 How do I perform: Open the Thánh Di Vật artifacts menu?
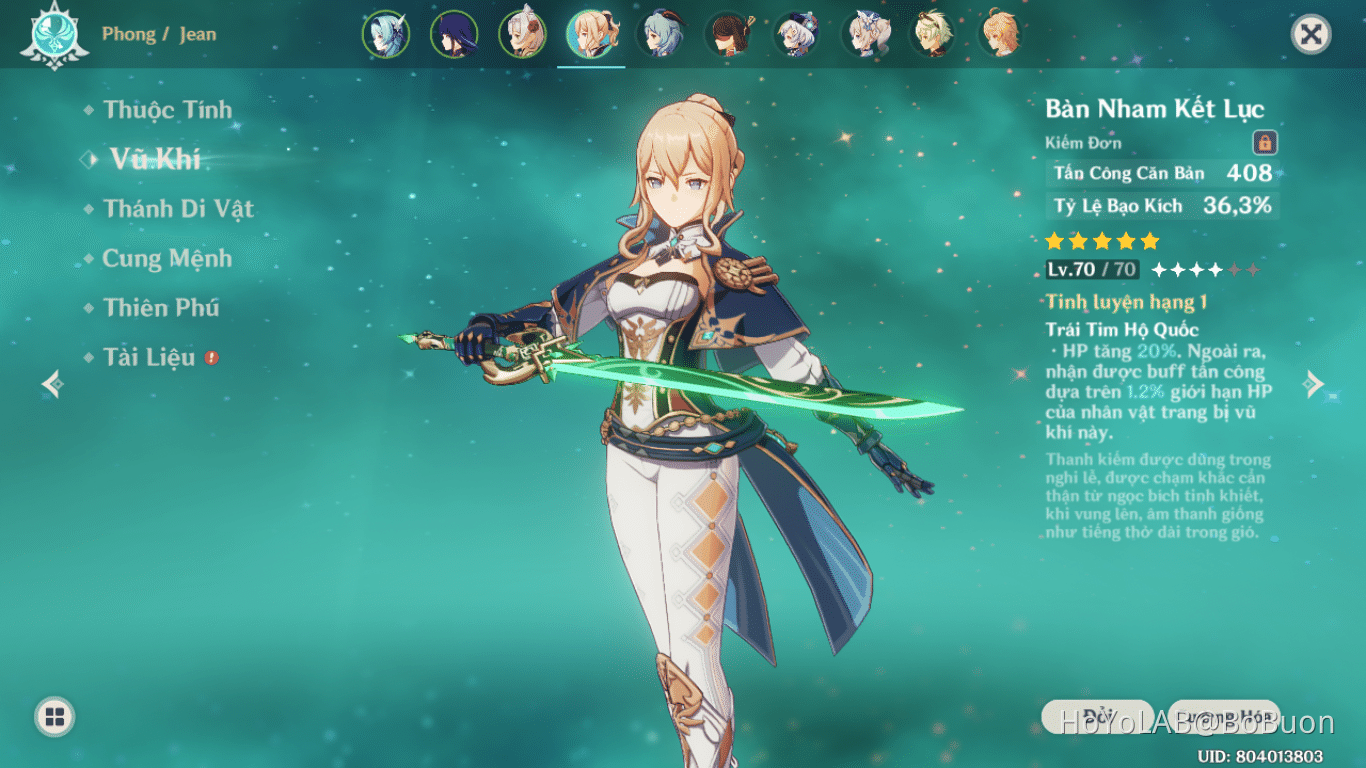click(178, 209)
